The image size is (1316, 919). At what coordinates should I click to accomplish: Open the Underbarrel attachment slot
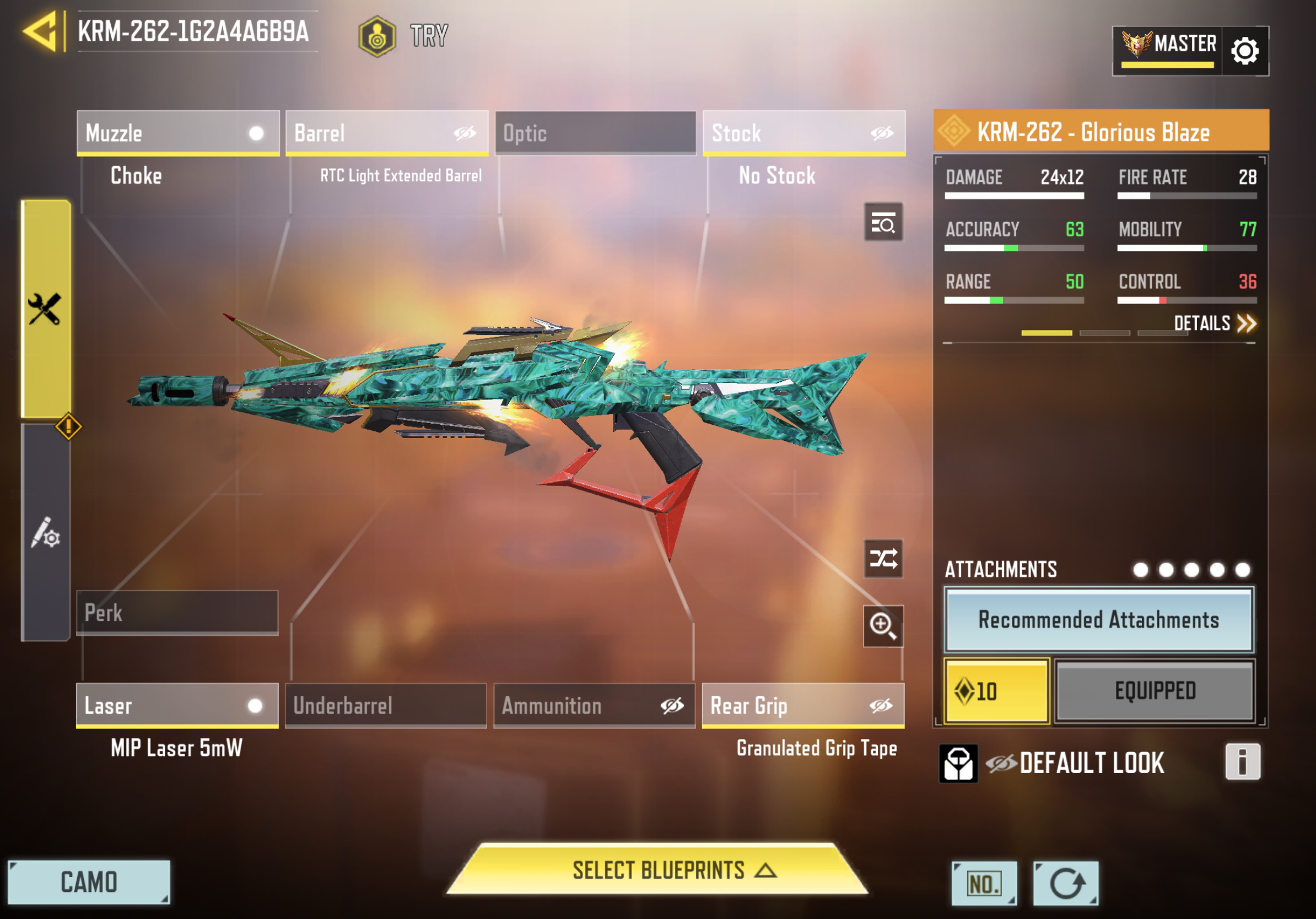(385, 706)
